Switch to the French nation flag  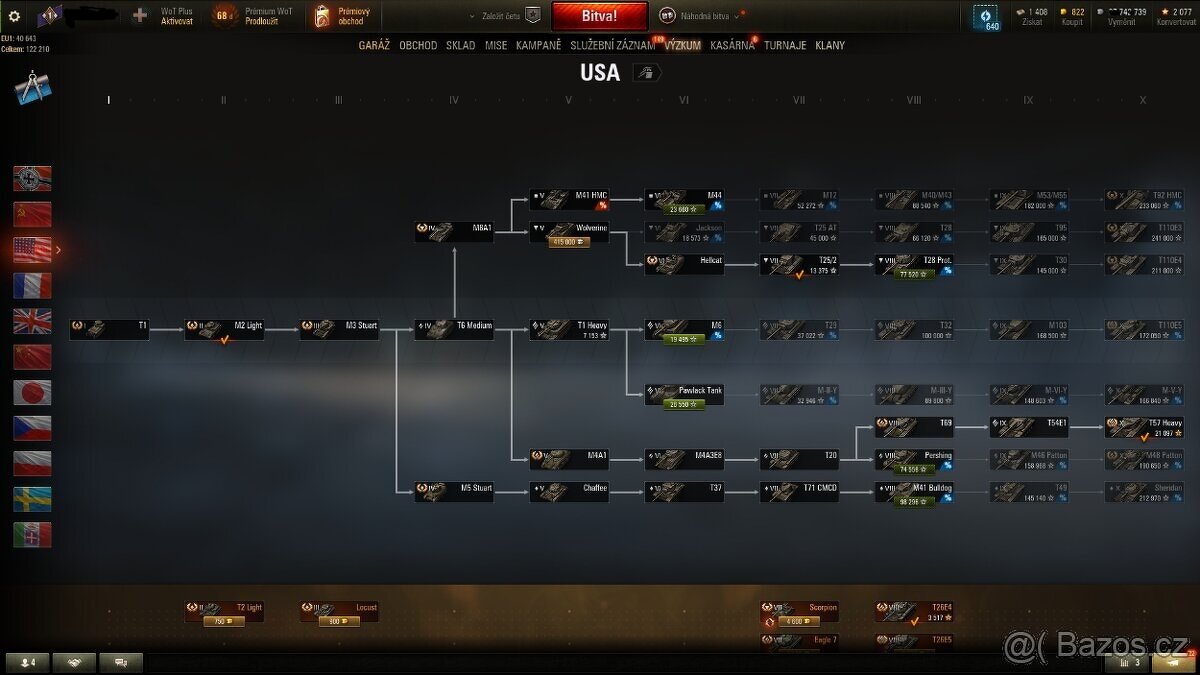(32, 286)
